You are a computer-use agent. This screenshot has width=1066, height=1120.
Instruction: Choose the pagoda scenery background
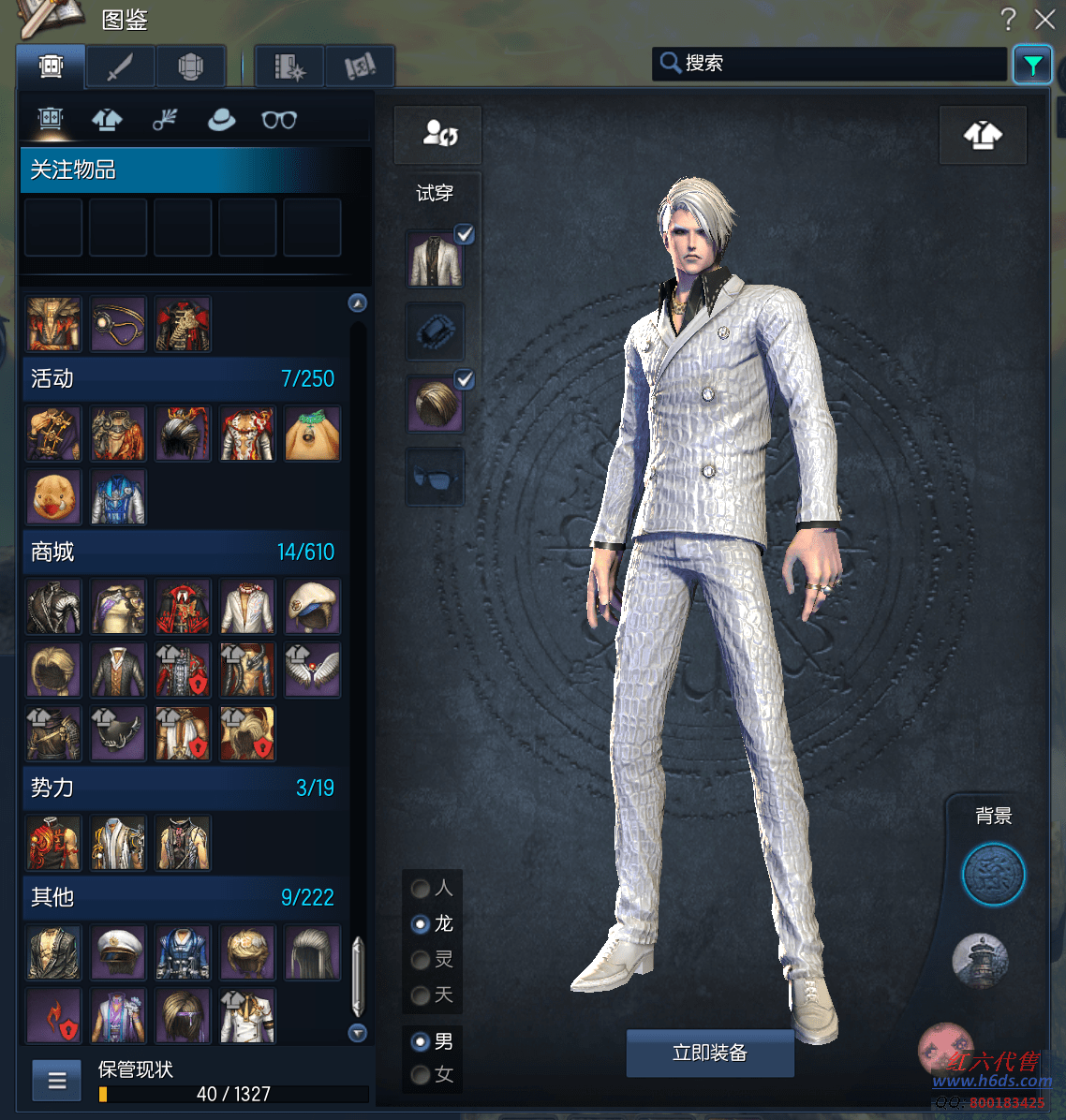pyautogui.click(x=980, y=960)
